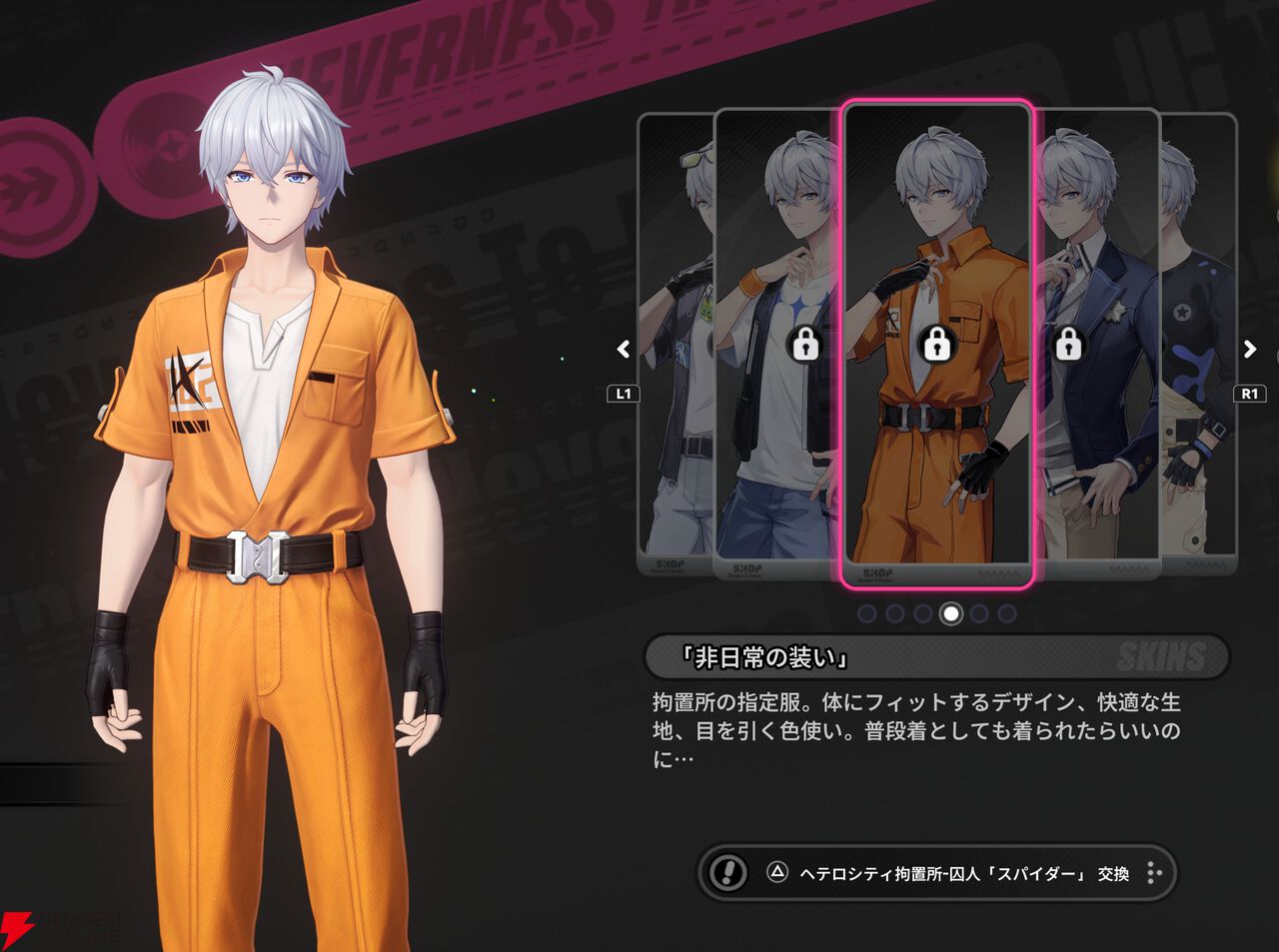Select the last pagination dot
1279x952 pixels.
(1005, 614)
